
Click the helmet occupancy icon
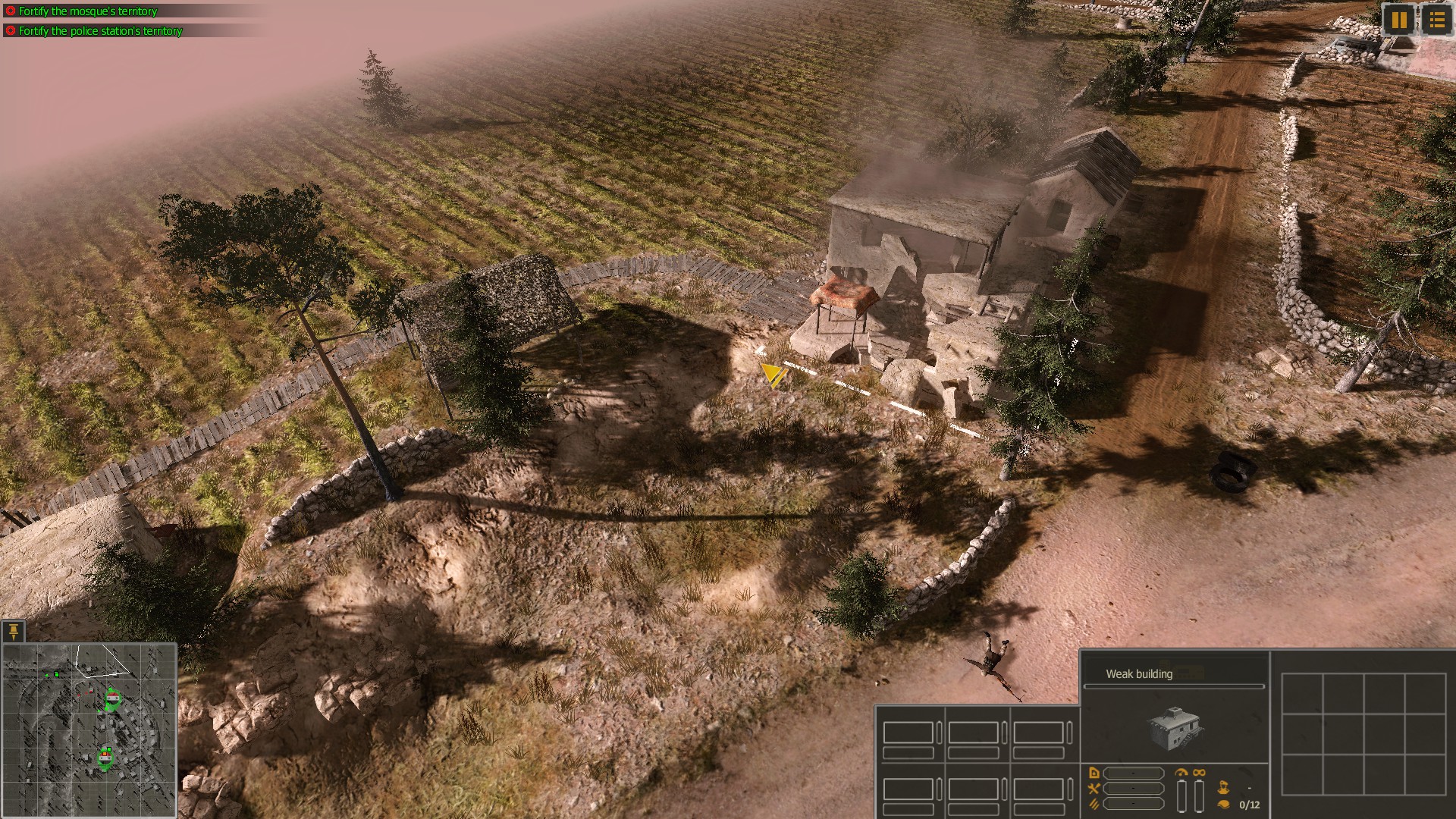(x=1222, y=805)
